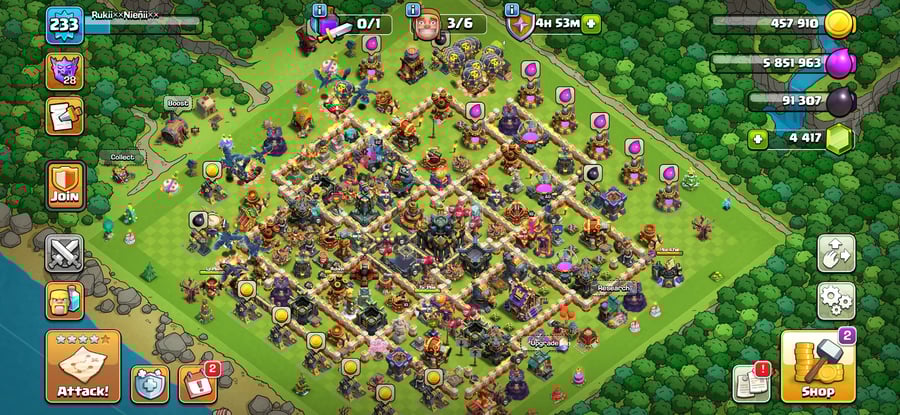Open the Shop
900x415 pixels.
[817, 368]
